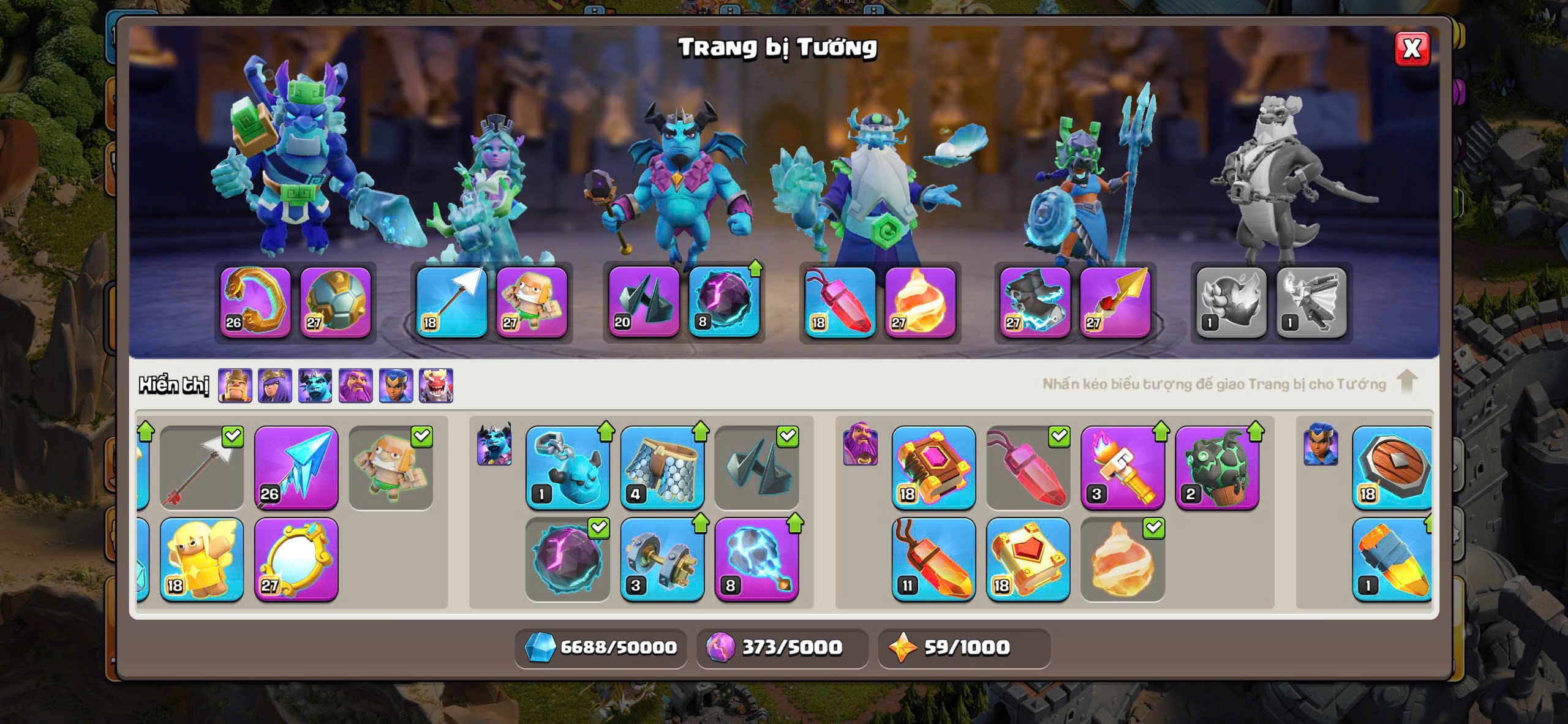The height and width of the screenshot is (724, 1568).
Task: Choose the Healing Tome equipment
Action: pyautogui.click(x=1028, y=560)
